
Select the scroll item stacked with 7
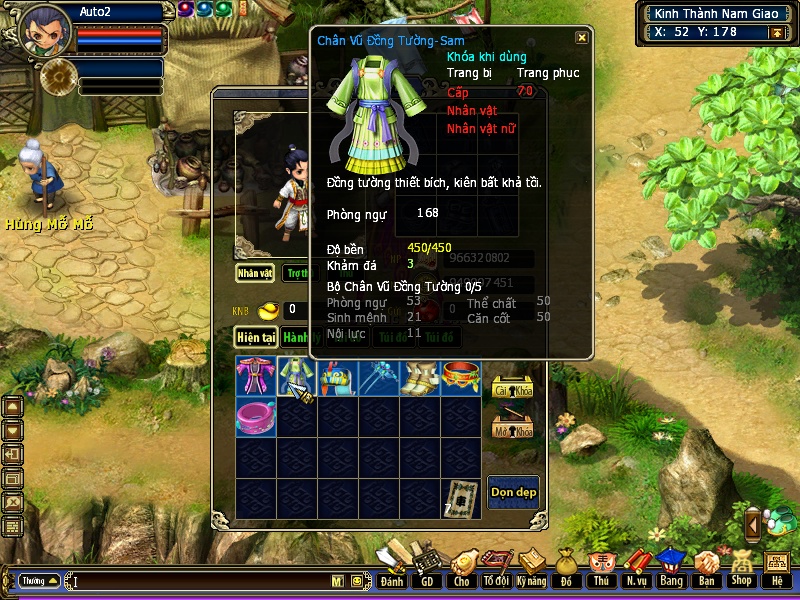(461, 497)
